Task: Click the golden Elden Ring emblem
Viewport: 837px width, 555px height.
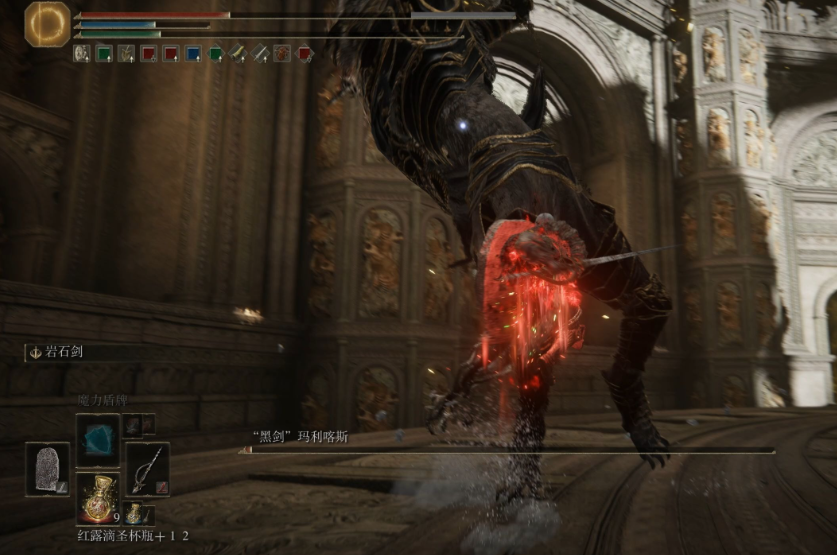Action: 47,24
